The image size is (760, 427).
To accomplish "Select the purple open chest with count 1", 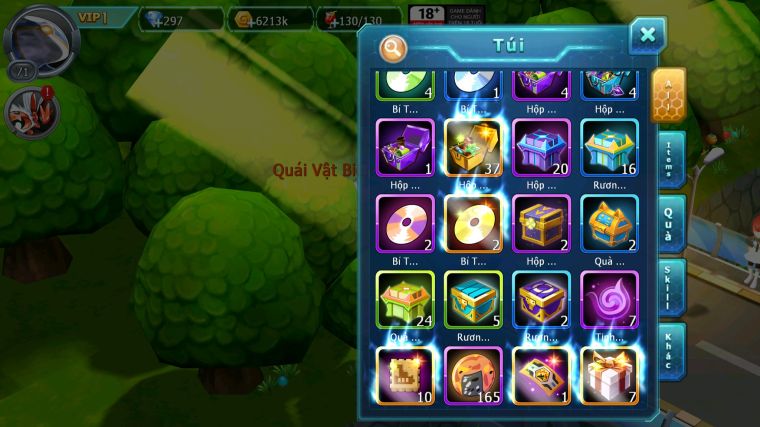I will 405,147.
